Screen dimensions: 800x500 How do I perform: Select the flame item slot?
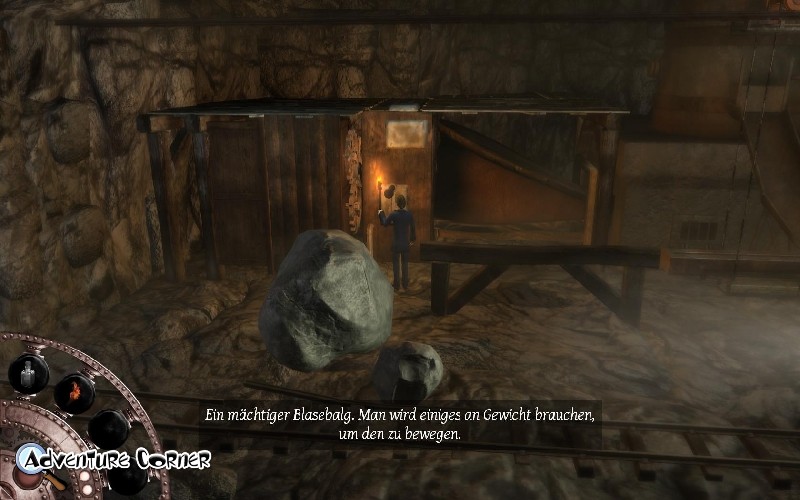click(x=74, y=391)
